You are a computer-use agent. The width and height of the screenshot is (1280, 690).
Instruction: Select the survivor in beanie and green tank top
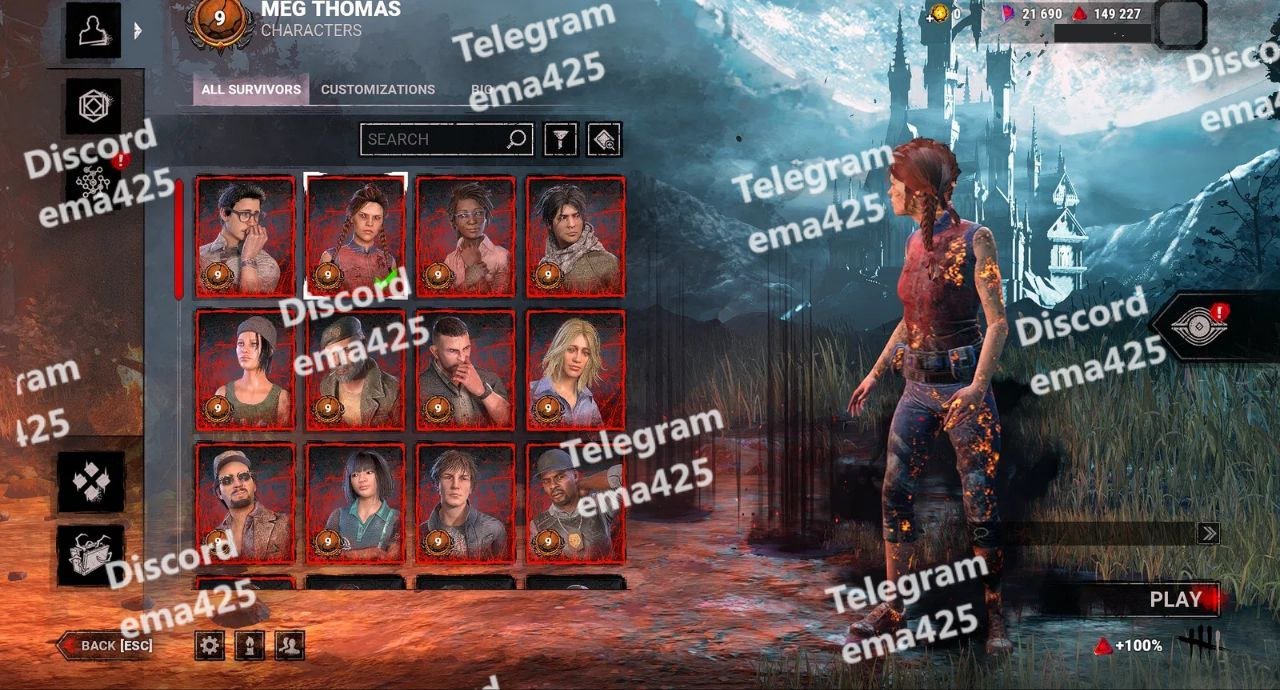coord(245,370)
